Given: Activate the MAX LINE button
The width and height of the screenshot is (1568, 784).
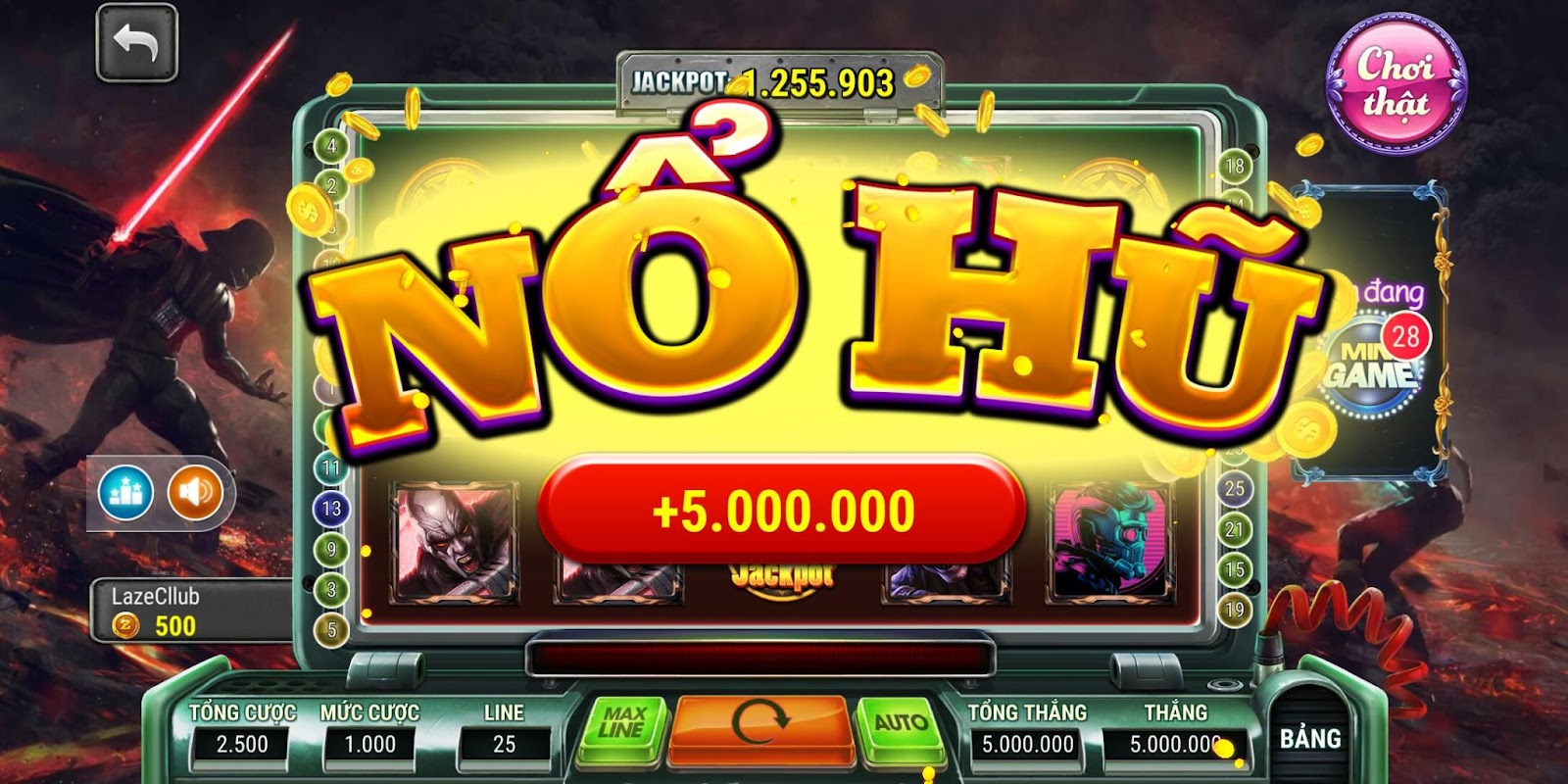Looking at the screenshot, I should click(x=621, y=725).
